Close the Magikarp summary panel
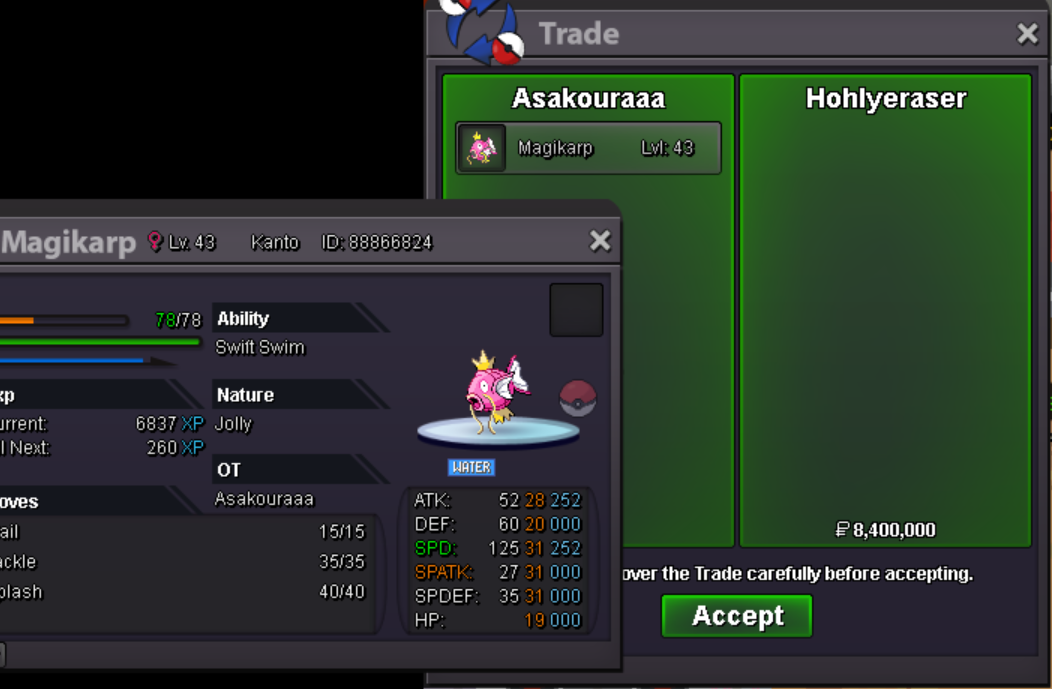 600,241
